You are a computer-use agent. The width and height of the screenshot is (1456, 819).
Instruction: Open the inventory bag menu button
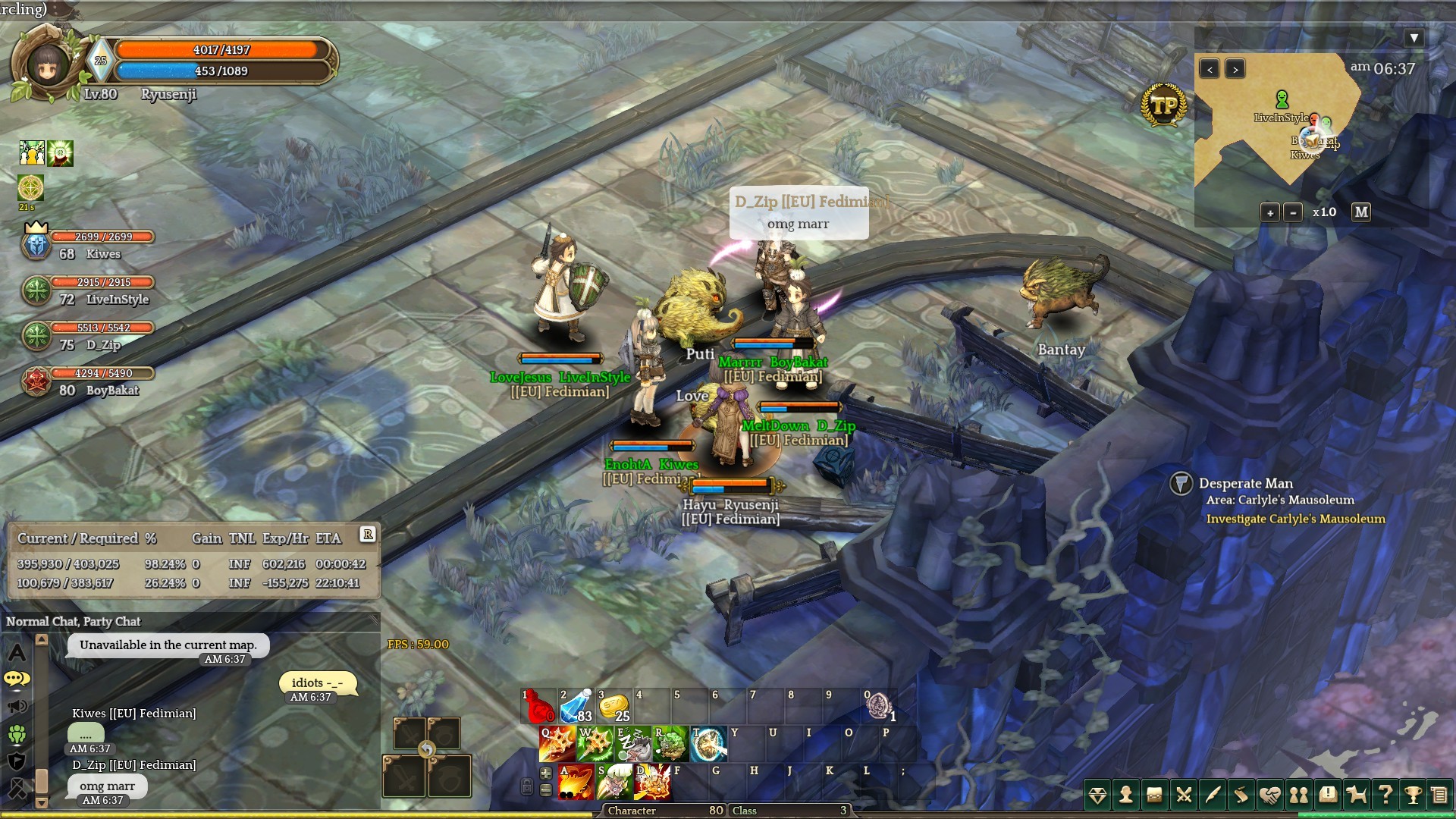coord(1155,795)
